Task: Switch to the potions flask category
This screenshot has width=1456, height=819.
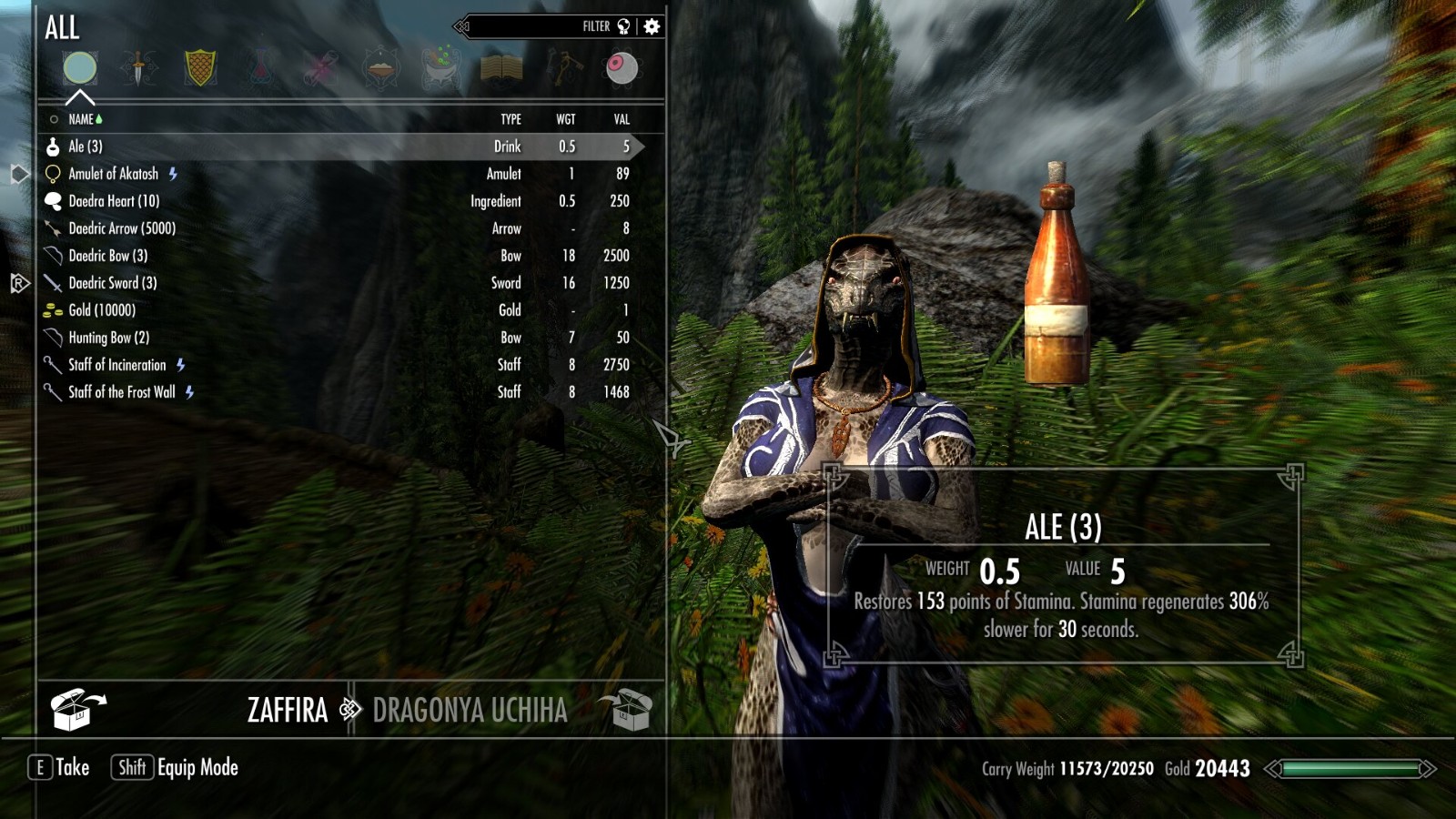Action: (261, 68)
